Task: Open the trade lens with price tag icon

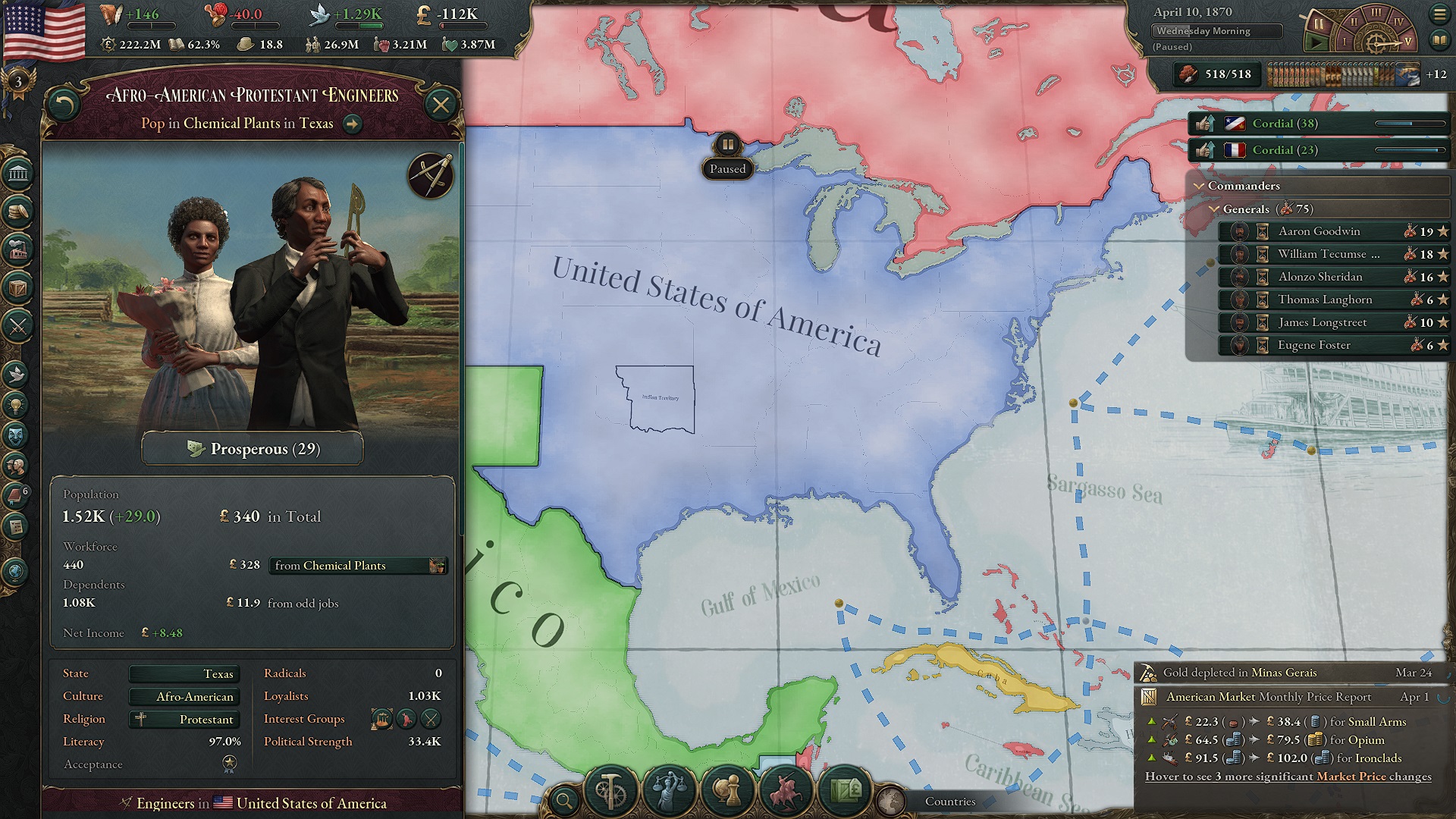Action: [x=847, y=791]
